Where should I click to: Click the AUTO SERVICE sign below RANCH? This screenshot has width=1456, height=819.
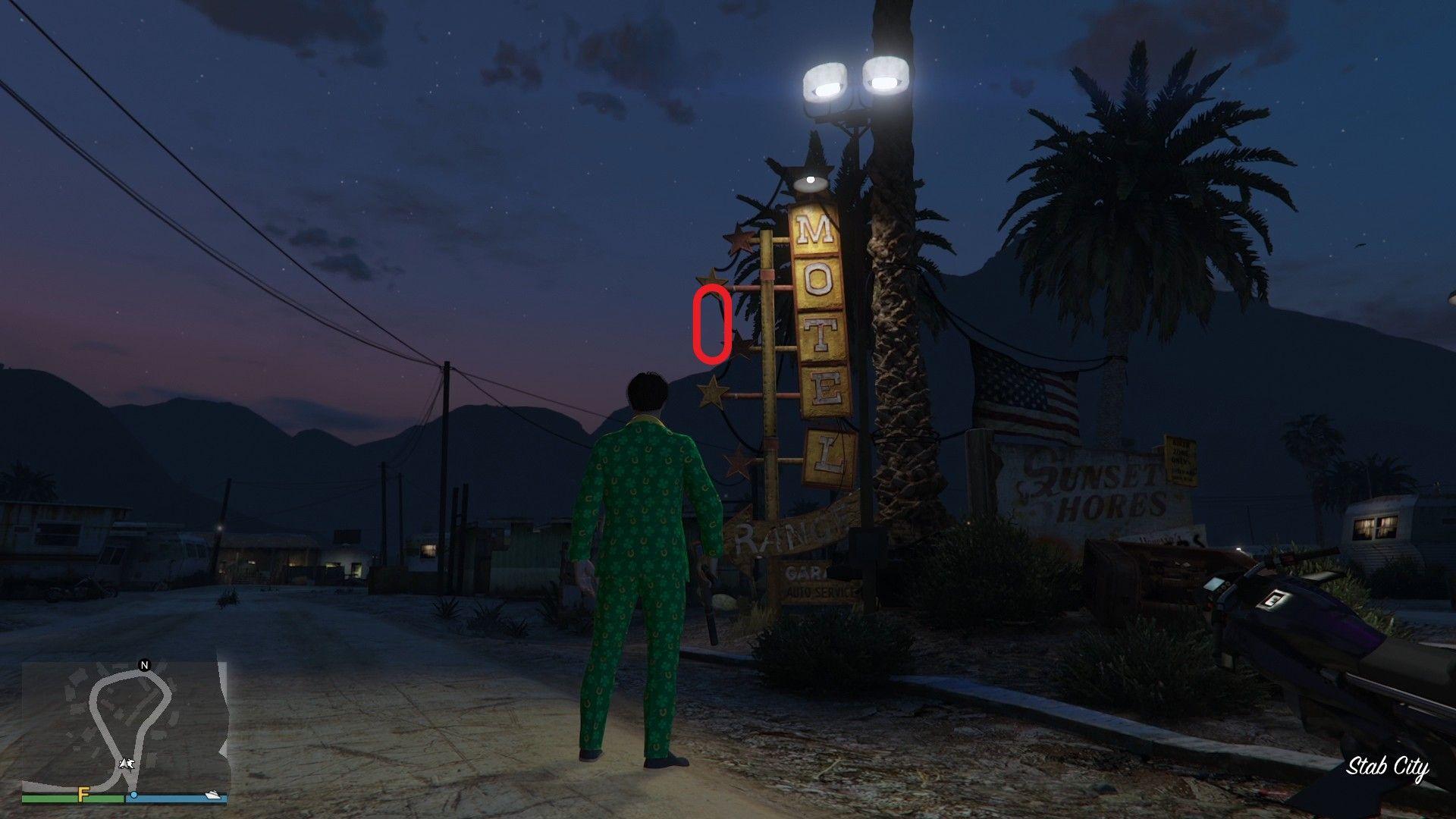click(x=820, y=591)
